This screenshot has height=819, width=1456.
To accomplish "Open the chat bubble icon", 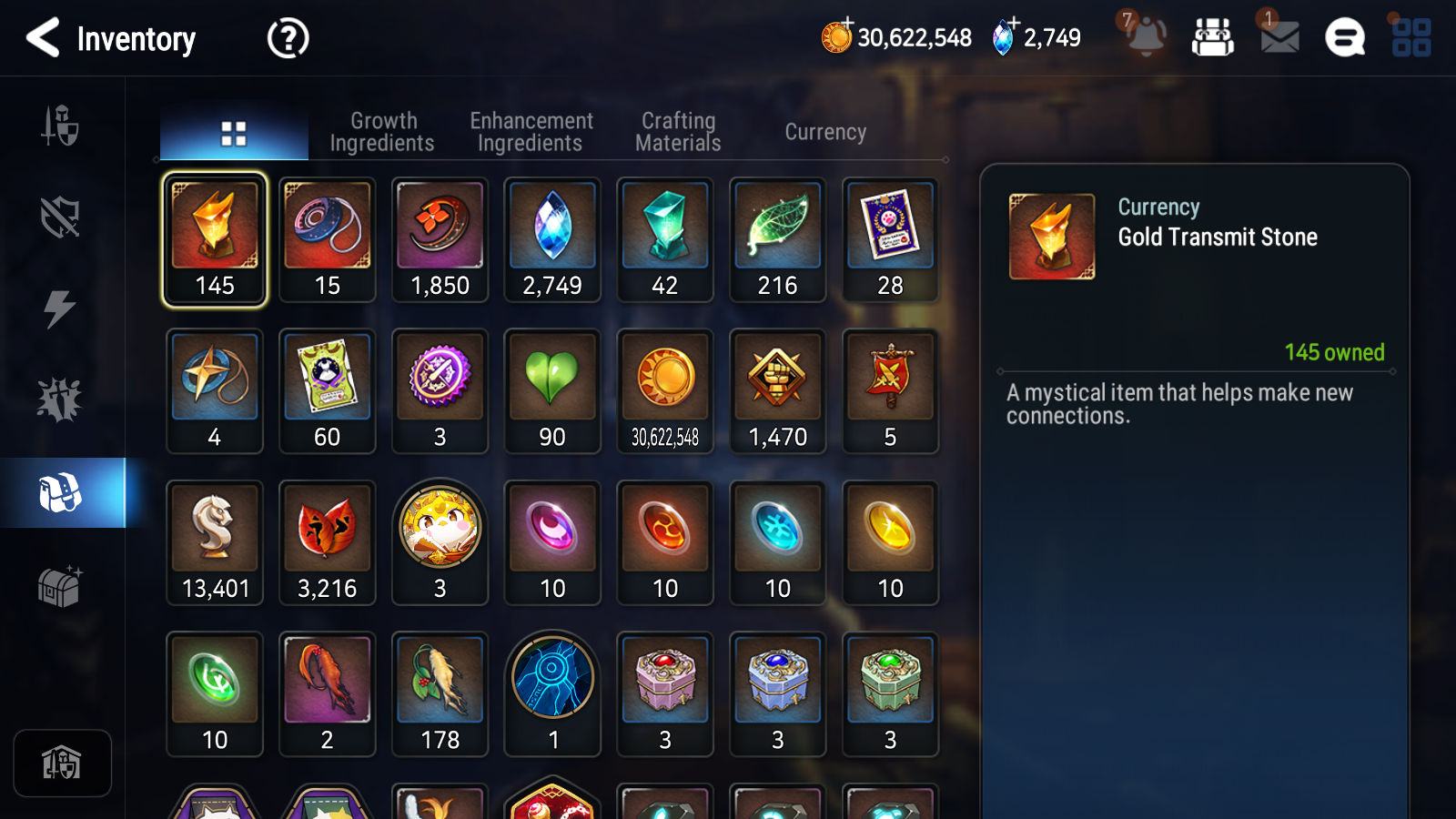I will click(x=1344, y=38).
